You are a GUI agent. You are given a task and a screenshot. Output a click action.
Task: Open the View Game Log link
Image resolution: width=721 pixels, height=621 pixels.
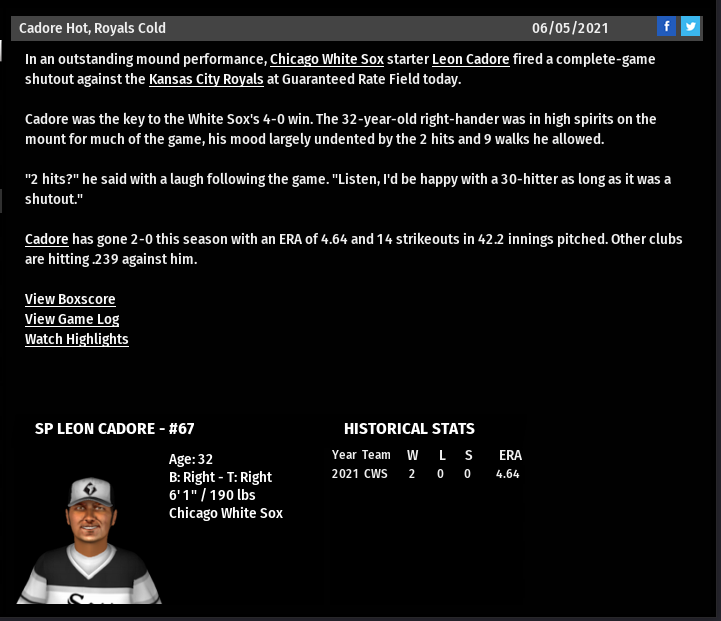[72, 319]
